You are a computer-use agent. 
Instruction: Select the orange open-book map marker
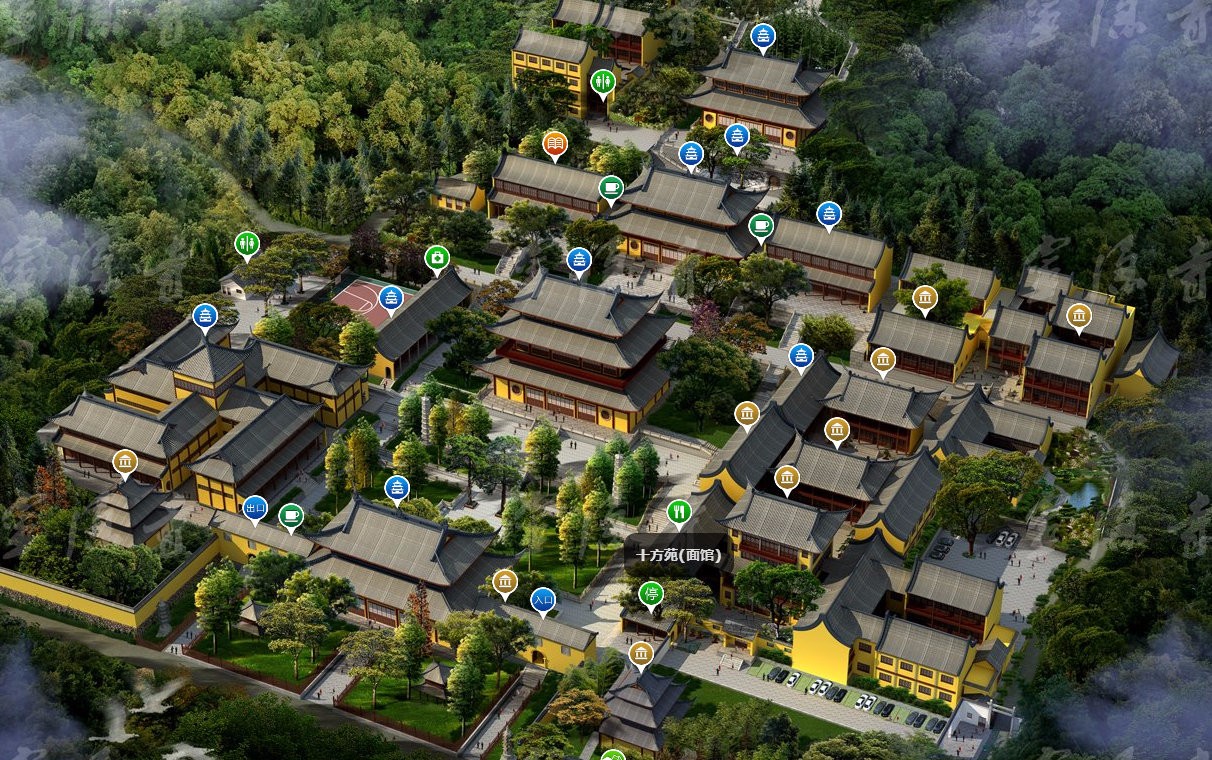tap(555, 146)
